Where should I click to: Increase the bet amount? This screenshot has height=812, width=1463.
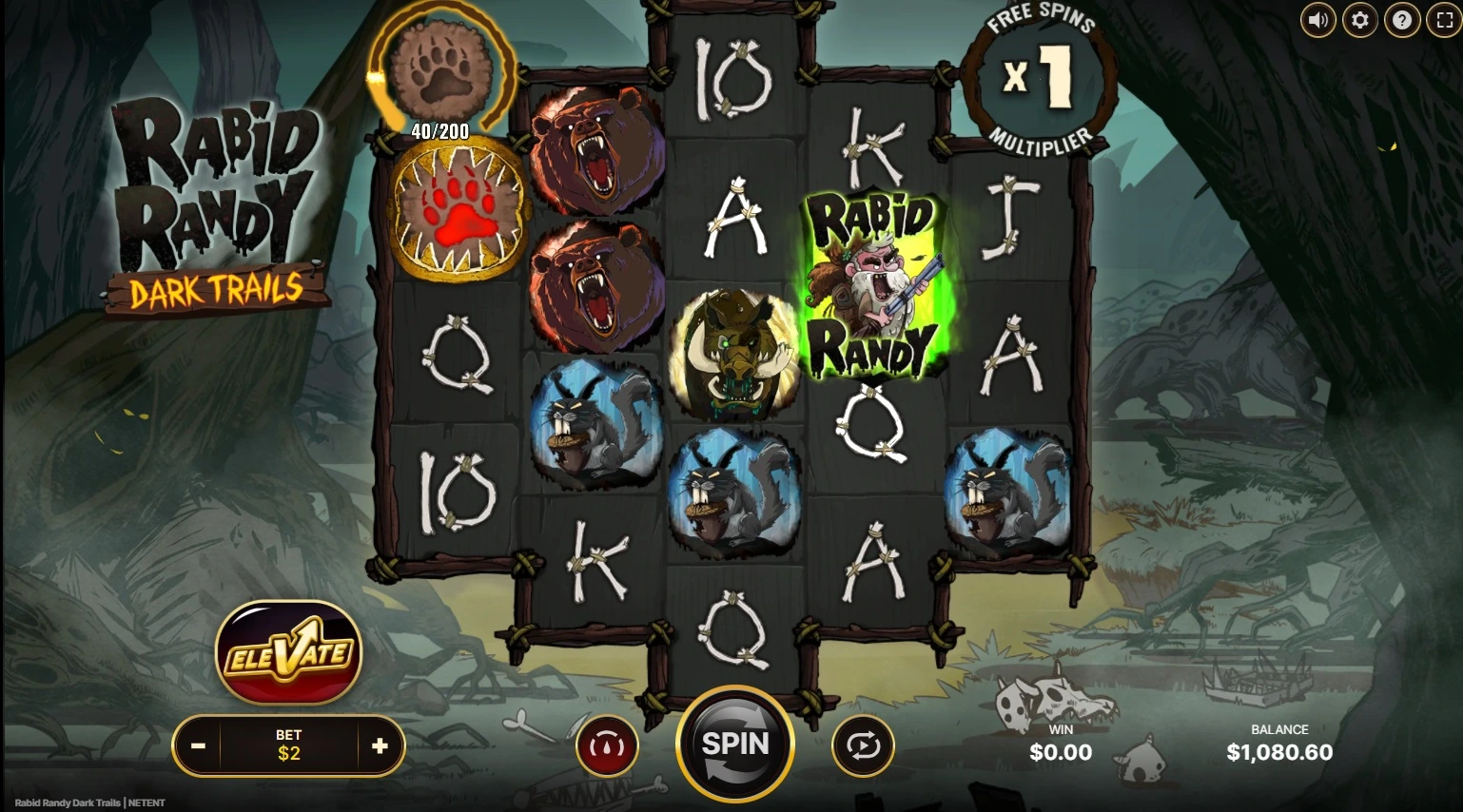point(380,746)
